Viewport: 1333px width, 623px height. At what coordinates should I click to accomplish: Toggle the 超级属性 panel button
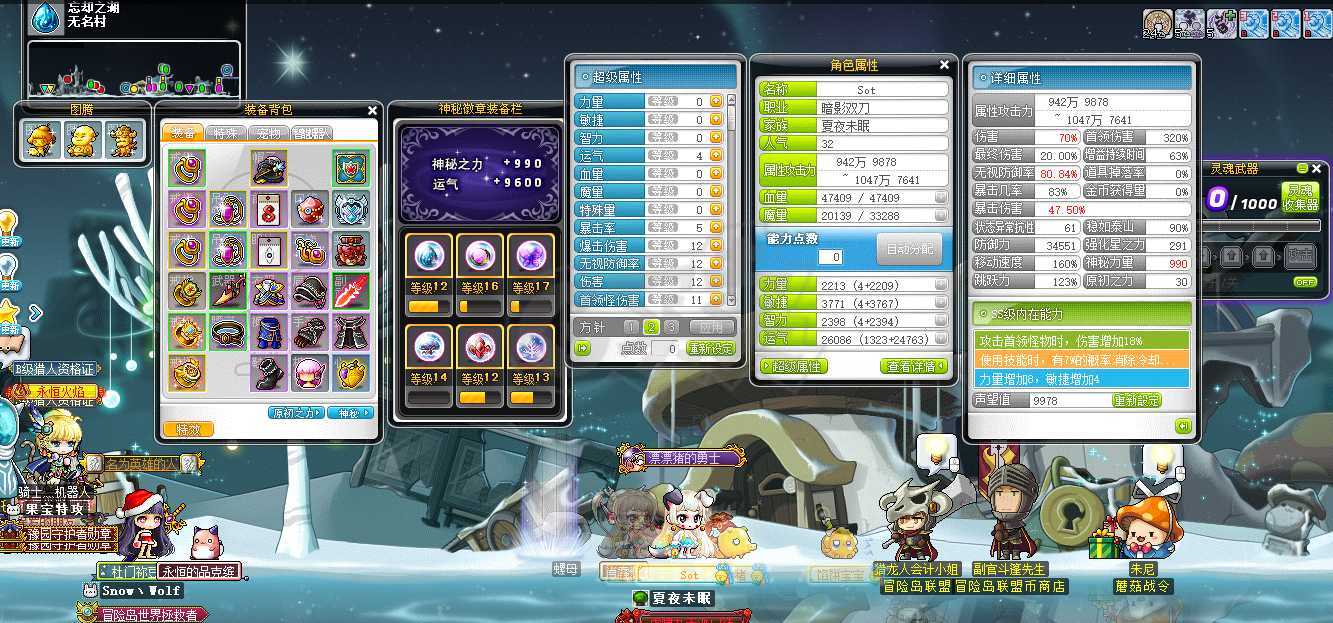794,367
